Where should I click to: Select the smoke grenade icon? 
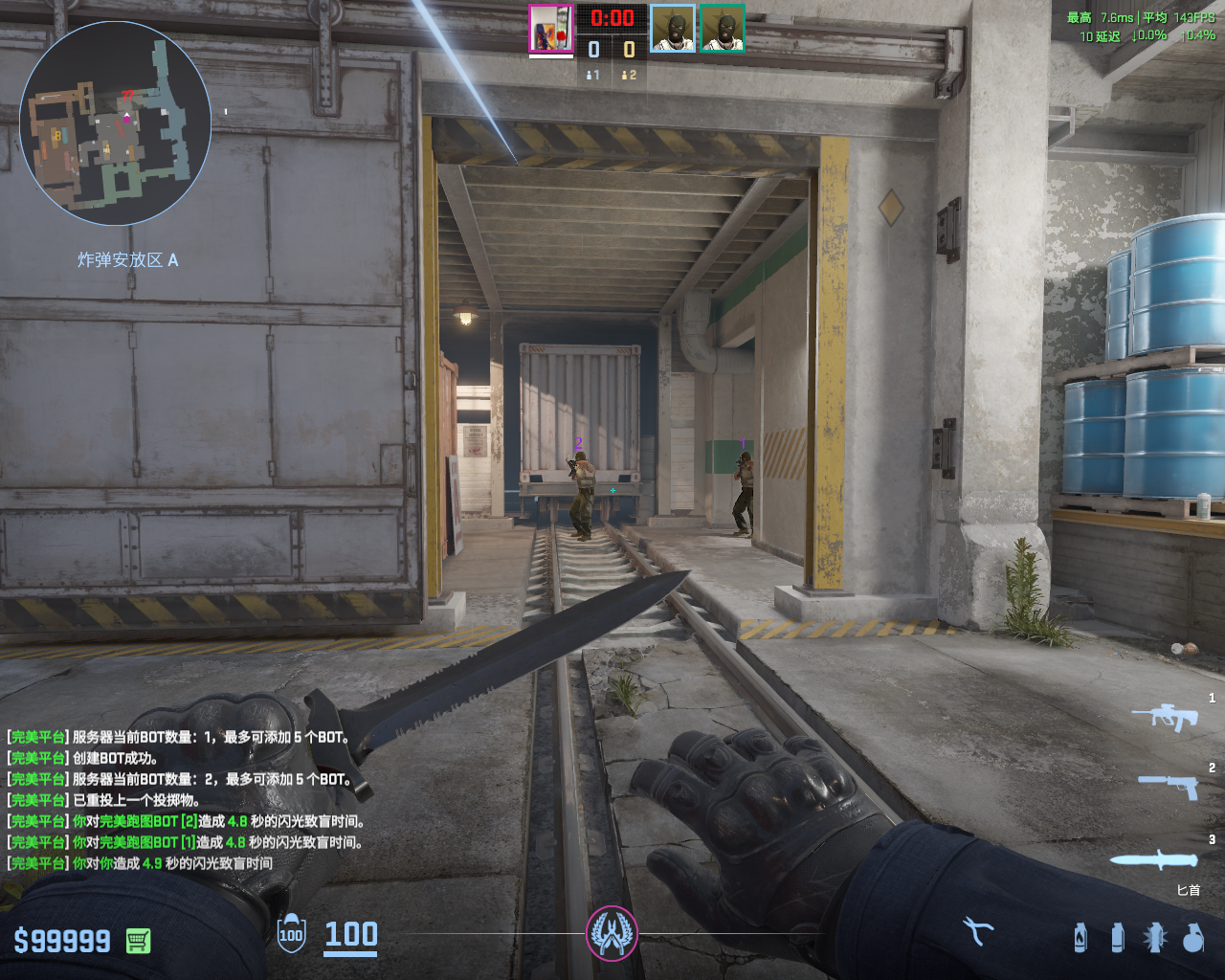tap(1118, 937)
